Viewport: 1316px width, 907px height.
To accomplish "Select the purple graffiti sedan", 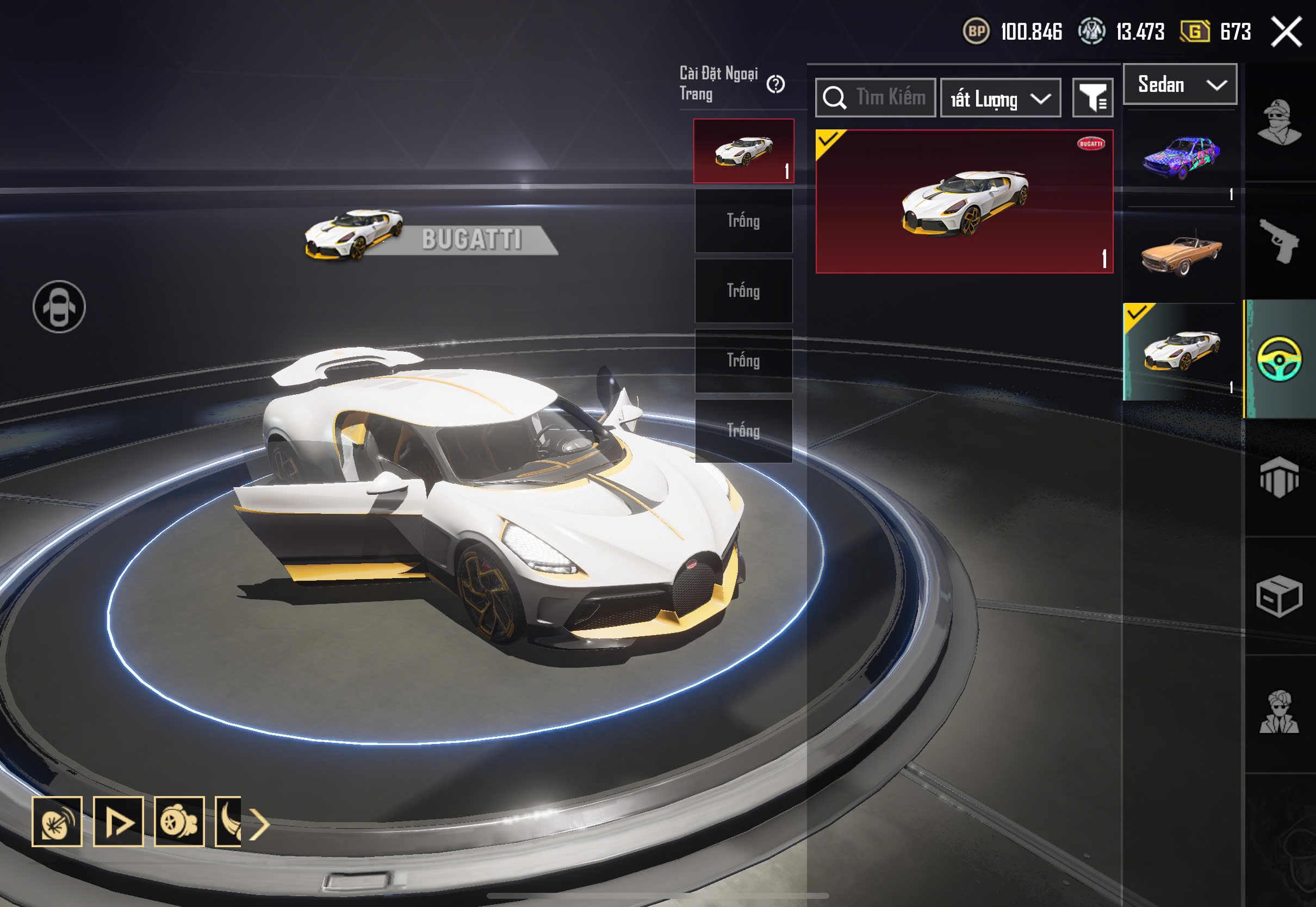I will click(x=1182, y=157).
